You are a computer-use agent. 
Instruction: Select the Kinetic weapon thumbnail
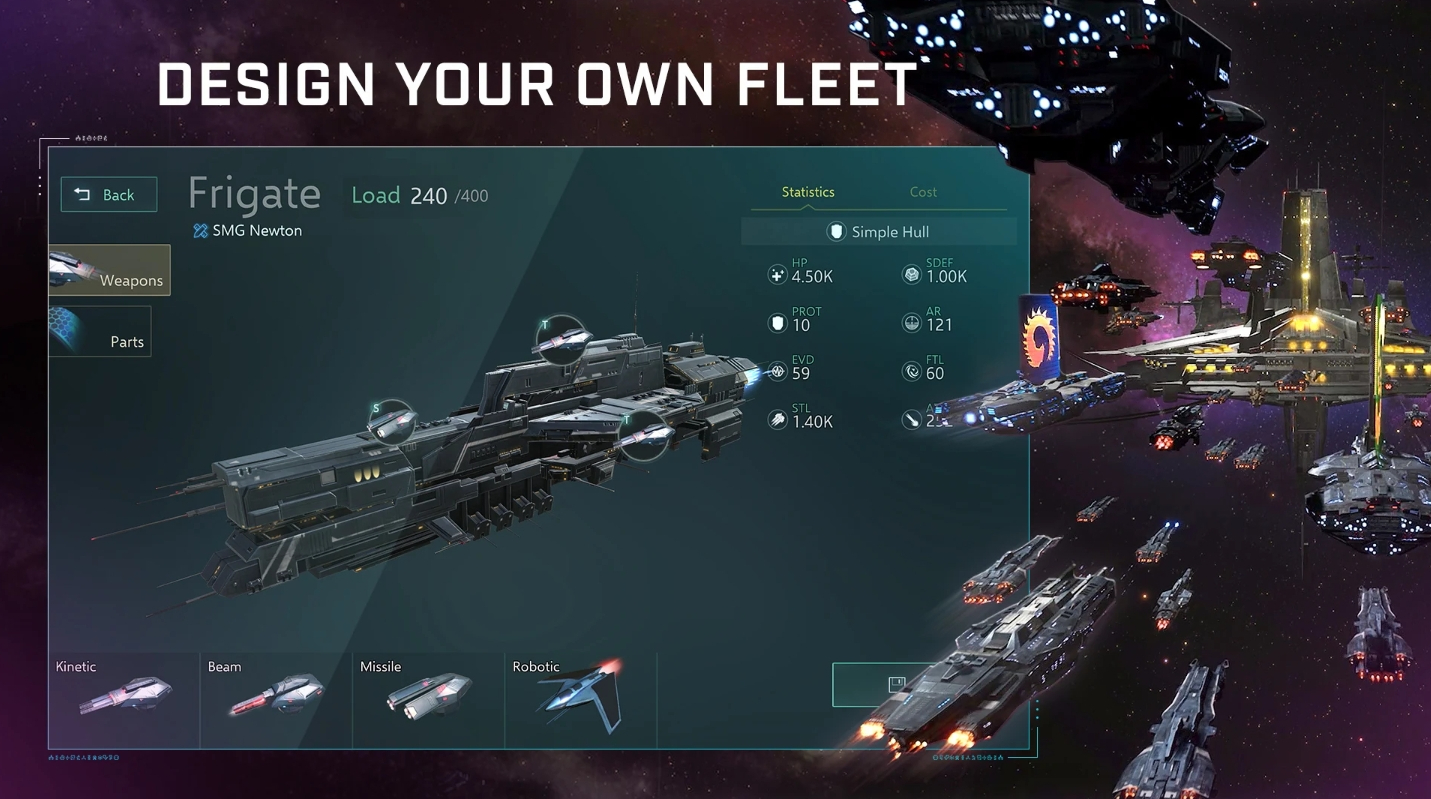122,697
